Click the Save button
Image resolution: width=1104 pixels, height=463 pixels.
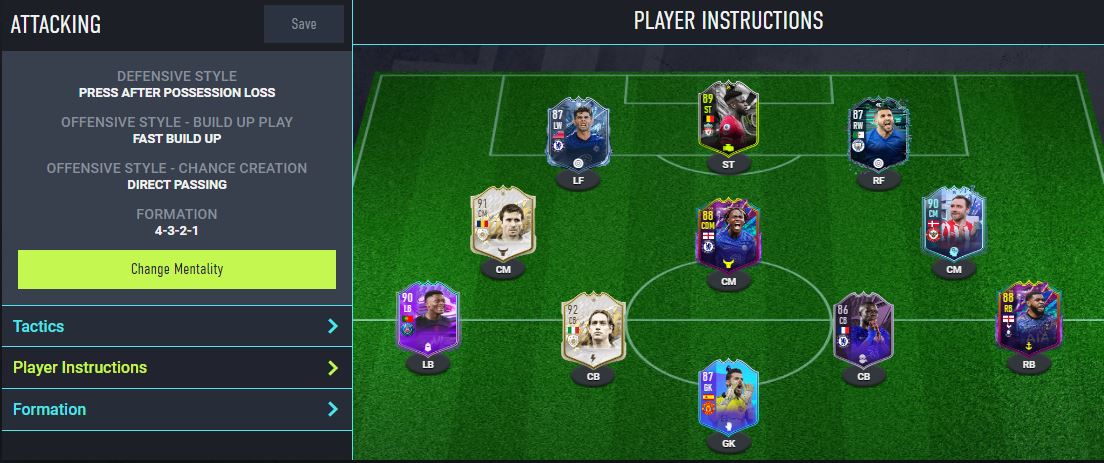point(303,24)
